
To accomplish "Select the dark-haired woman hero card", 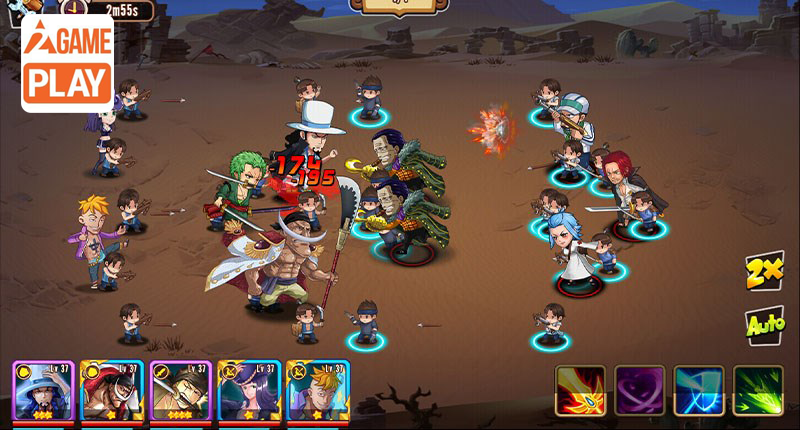I will coord(249,391).
